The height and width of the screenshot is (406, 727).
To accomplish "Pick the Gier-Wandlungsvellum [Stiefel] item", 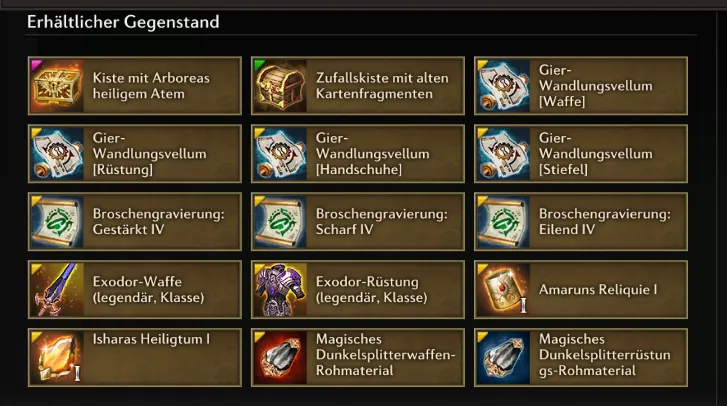I will tap(580, 154).
